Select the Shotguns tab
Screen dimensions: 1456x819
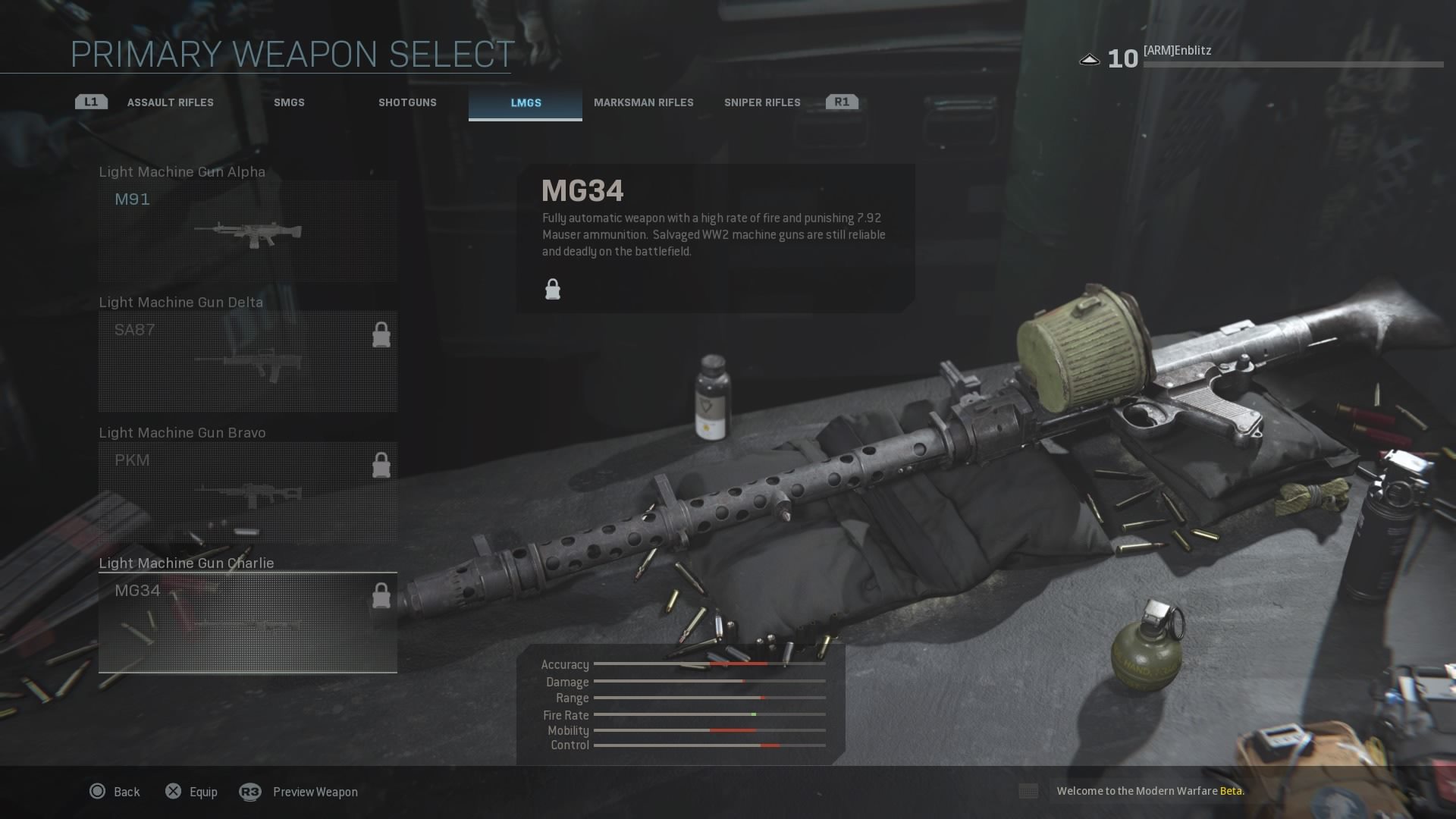tap(408, 102)
